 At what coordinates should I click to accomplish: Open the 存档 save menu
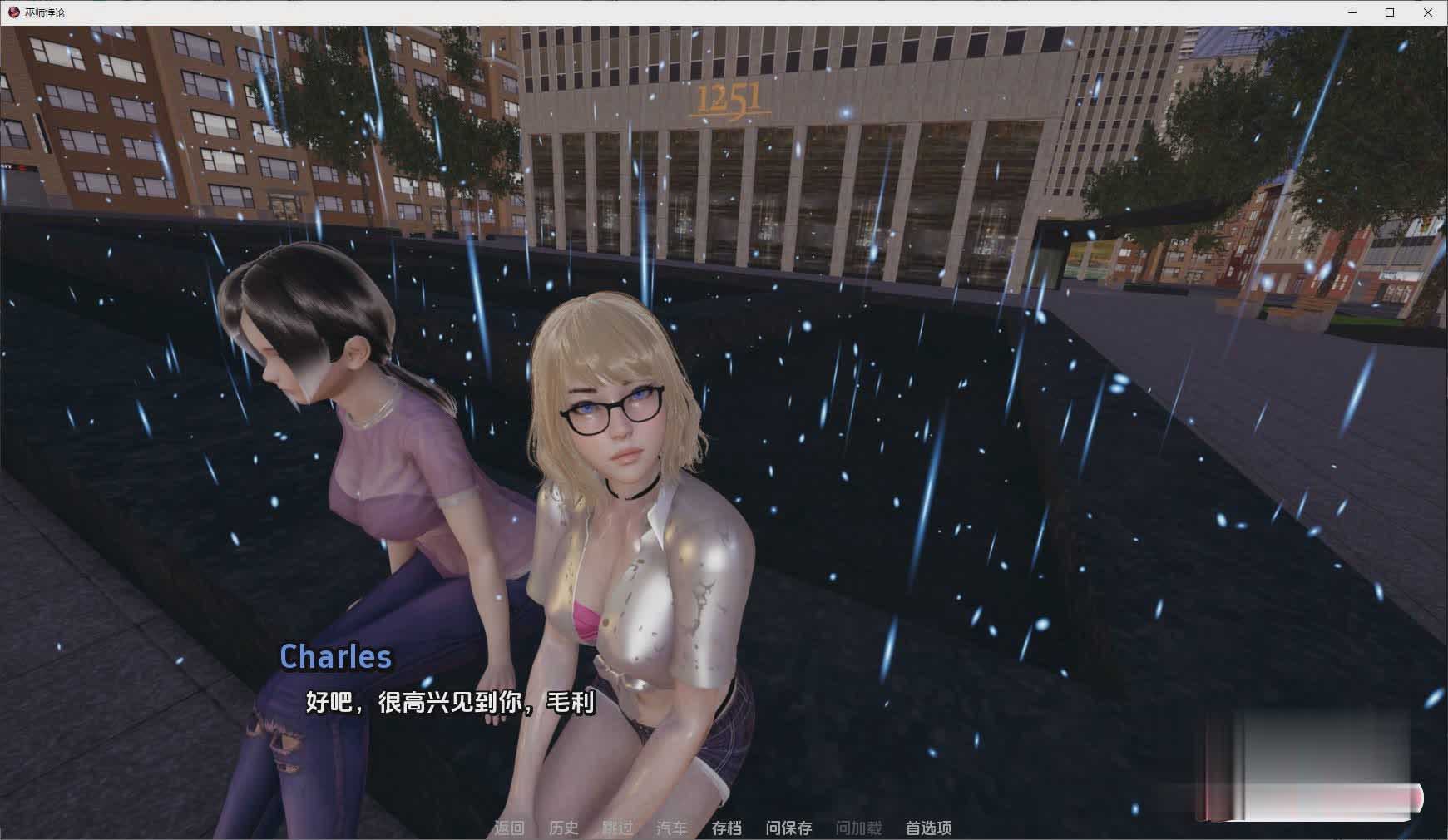(x=726, y=828)
